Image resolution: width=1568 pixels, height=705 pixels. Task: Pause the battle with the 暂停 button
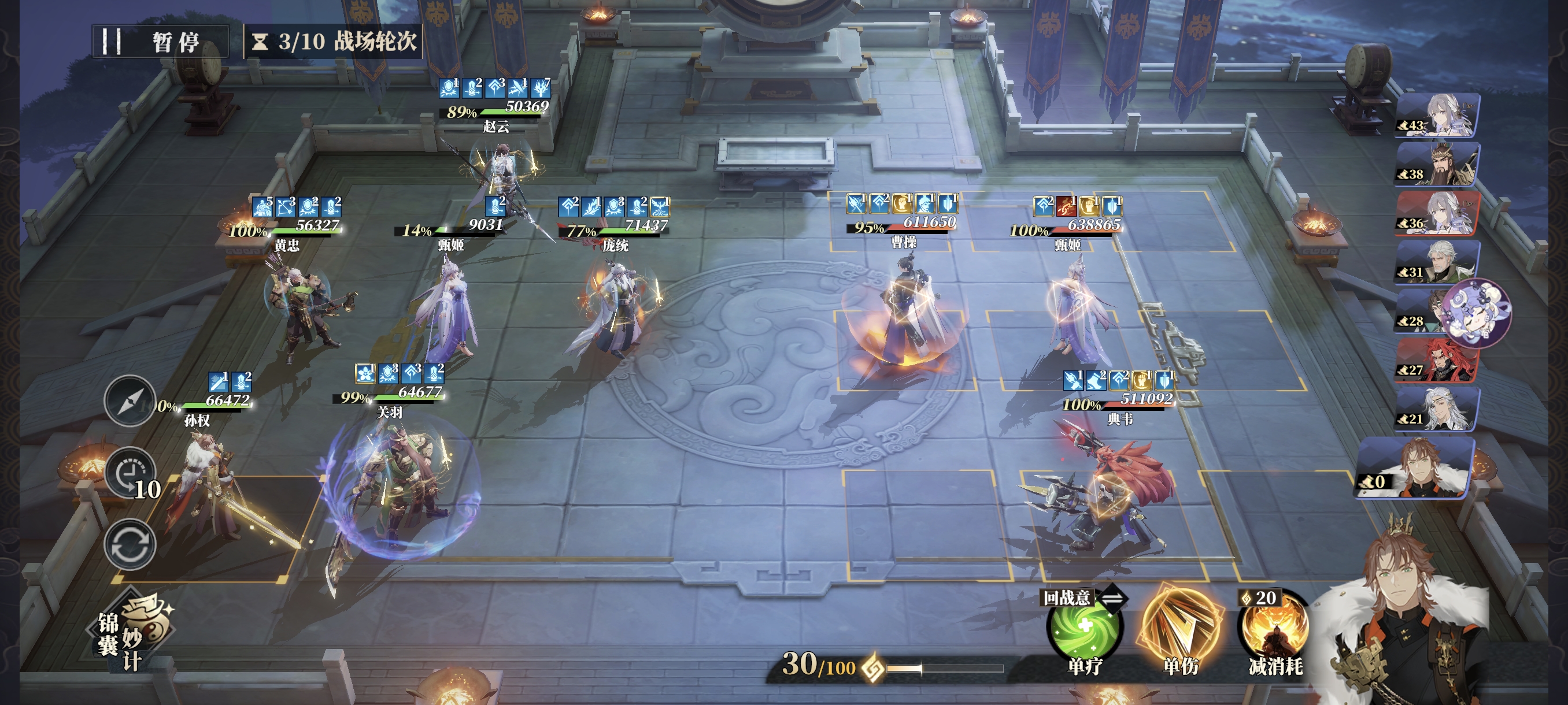160,42
